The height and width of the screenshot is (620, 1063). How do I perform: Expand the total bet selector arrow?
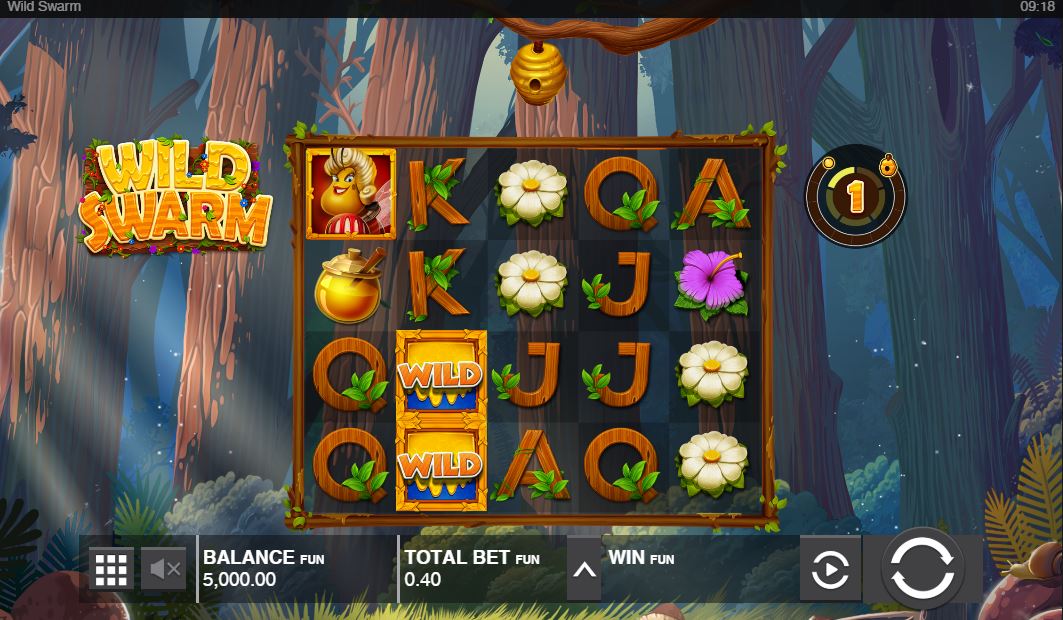[584, 571]
